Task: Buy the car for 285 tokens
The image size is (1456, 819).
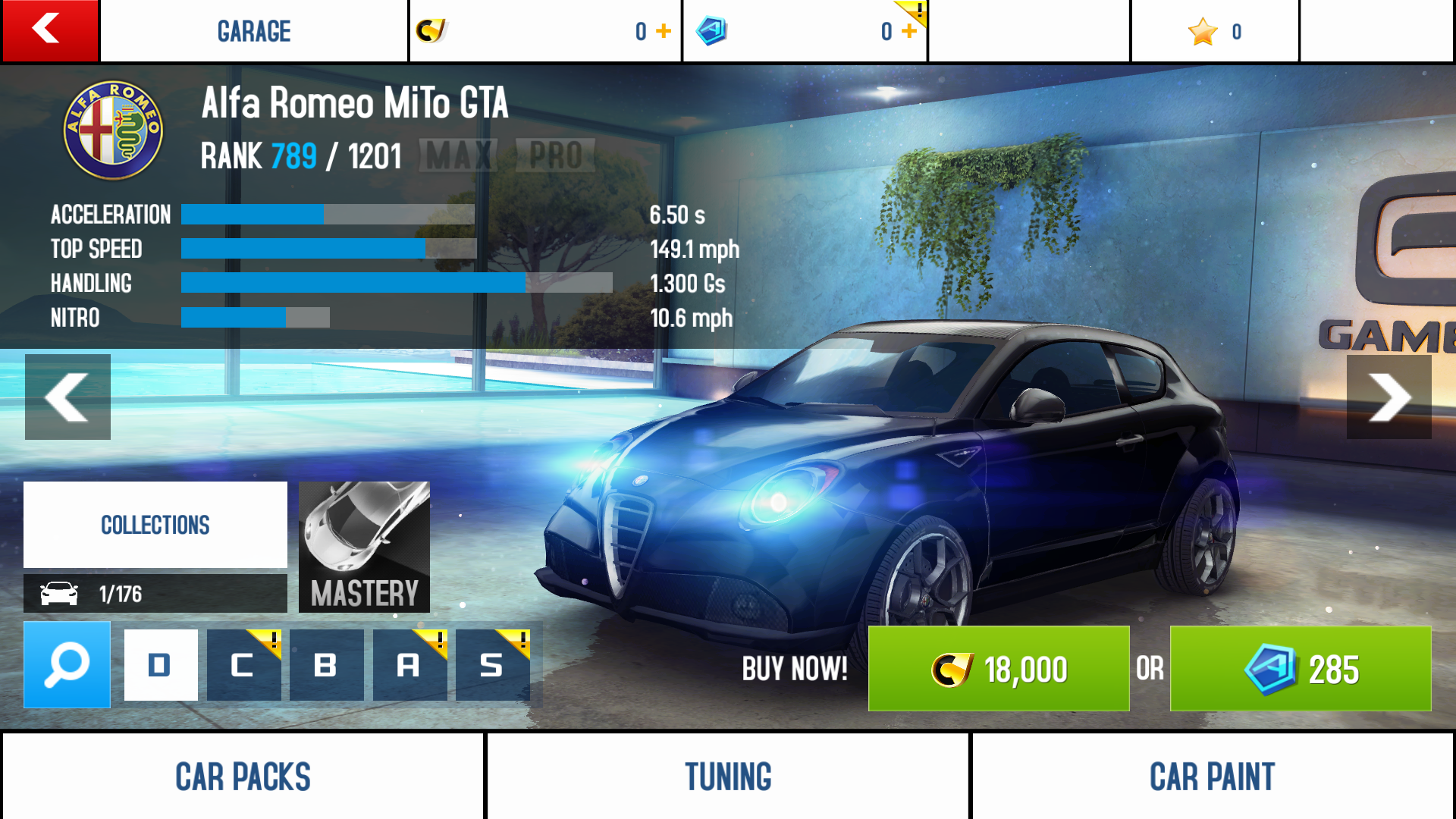Action: (1300, 669)
